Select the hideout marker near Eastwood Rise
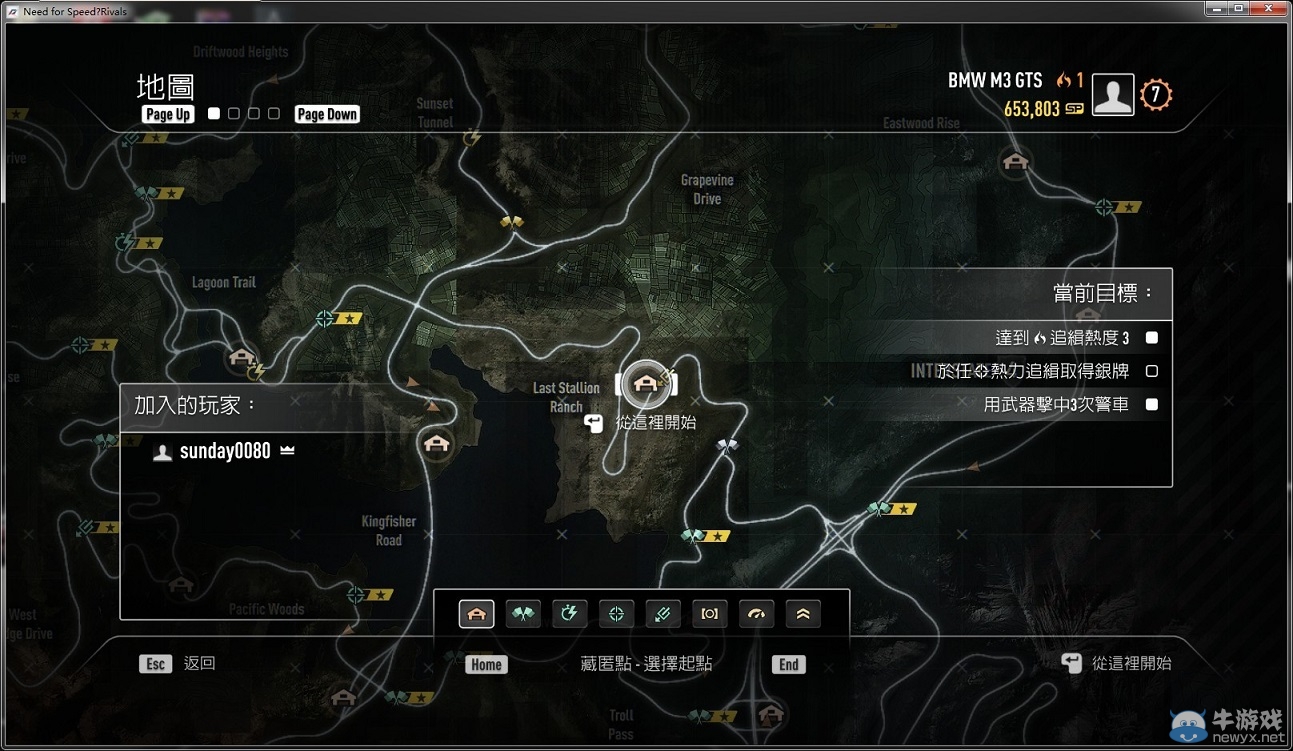The height and width of the screenshot is (751, 1293). pos(1015,160)
